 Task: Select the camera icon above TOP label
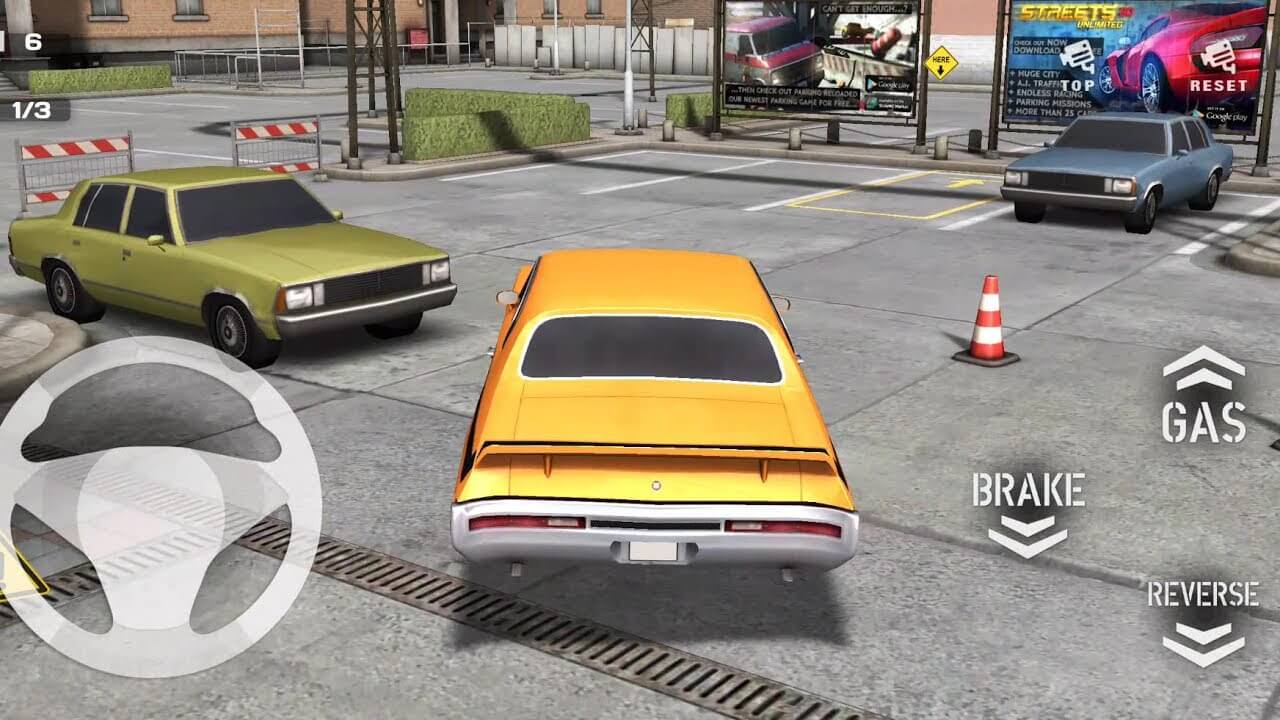[x=1077, y=56]
